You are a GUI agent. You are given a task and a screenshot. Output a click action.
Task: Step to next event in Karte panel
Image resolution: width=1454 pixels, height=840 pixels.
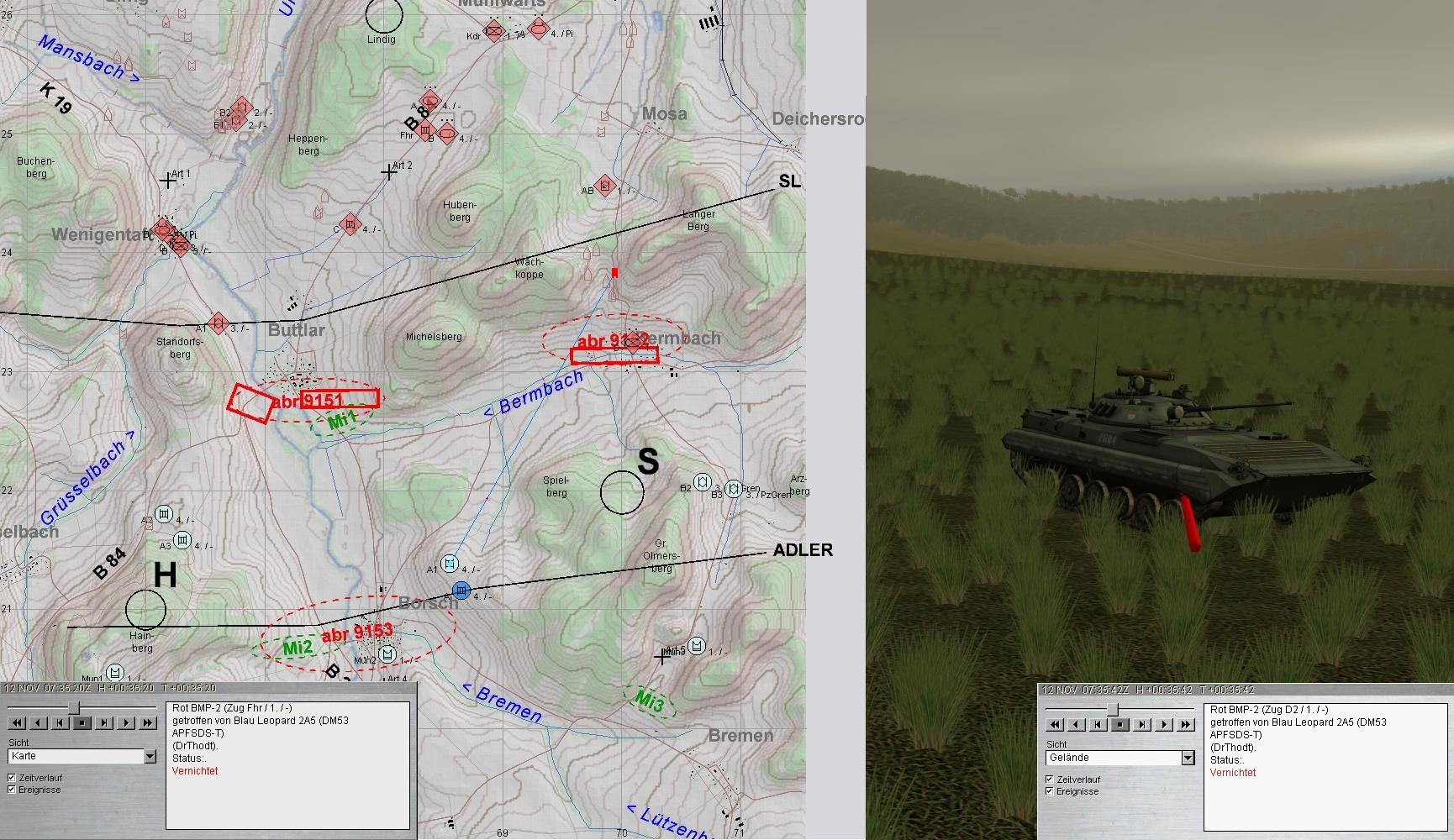tap(103, 722)
